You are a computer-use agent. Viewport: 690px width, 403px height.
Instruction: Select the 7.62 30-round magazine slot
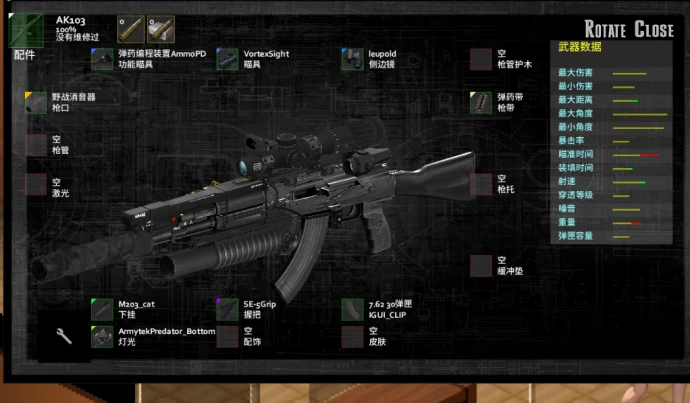(x=352, y=309)
